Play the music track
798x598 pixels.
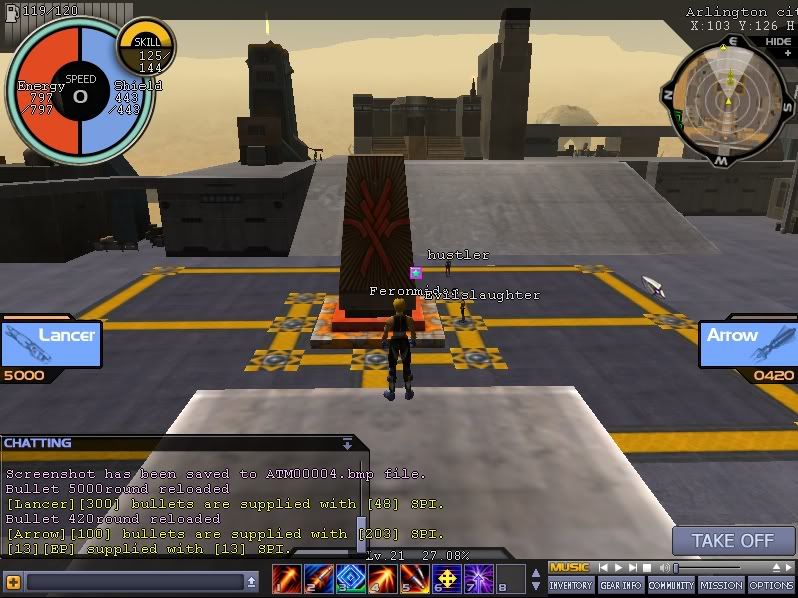tap(618, 568)
